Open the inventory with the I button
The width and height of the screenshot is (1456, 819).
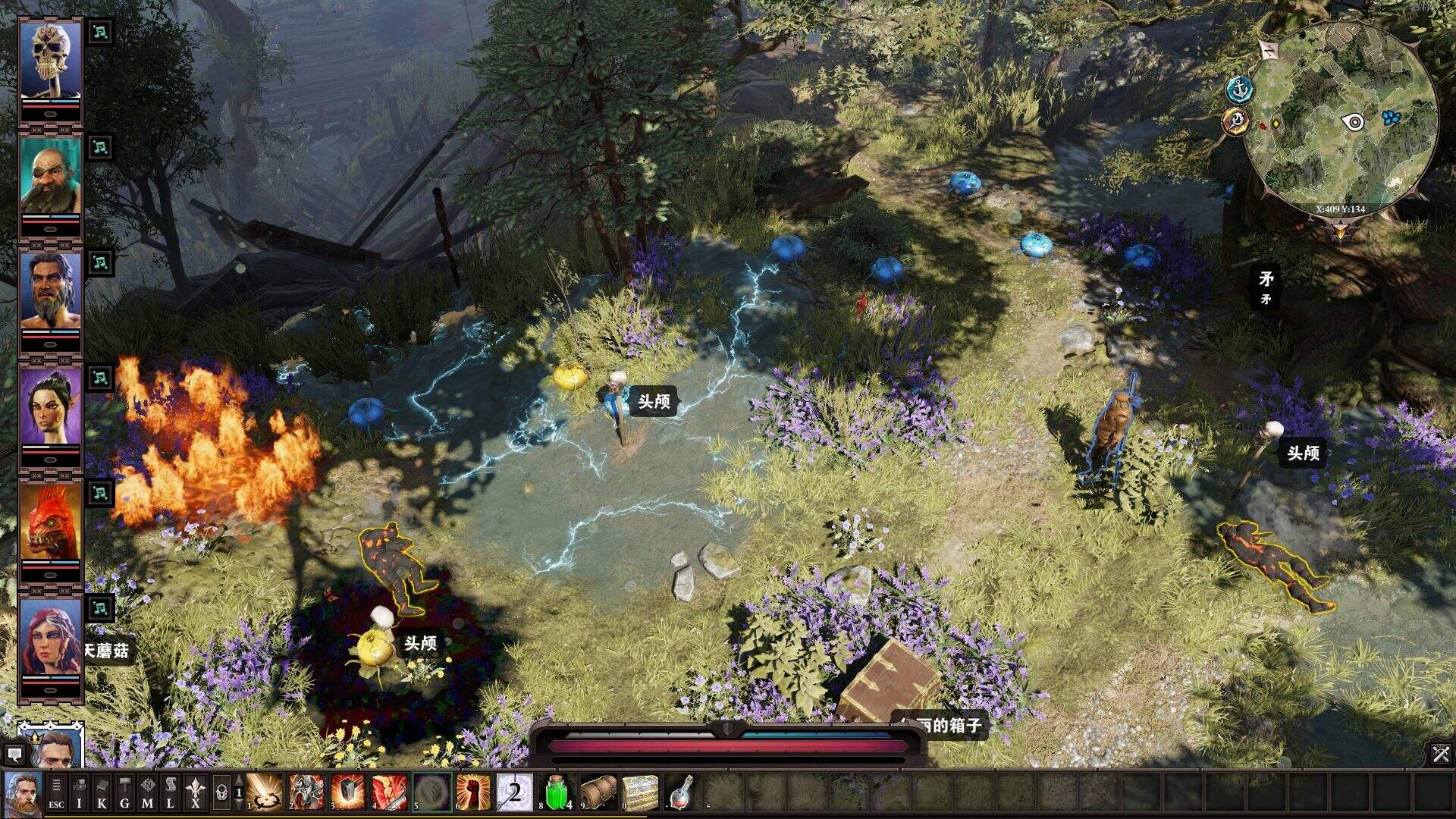pyautogui.click(x=80, y=792)
